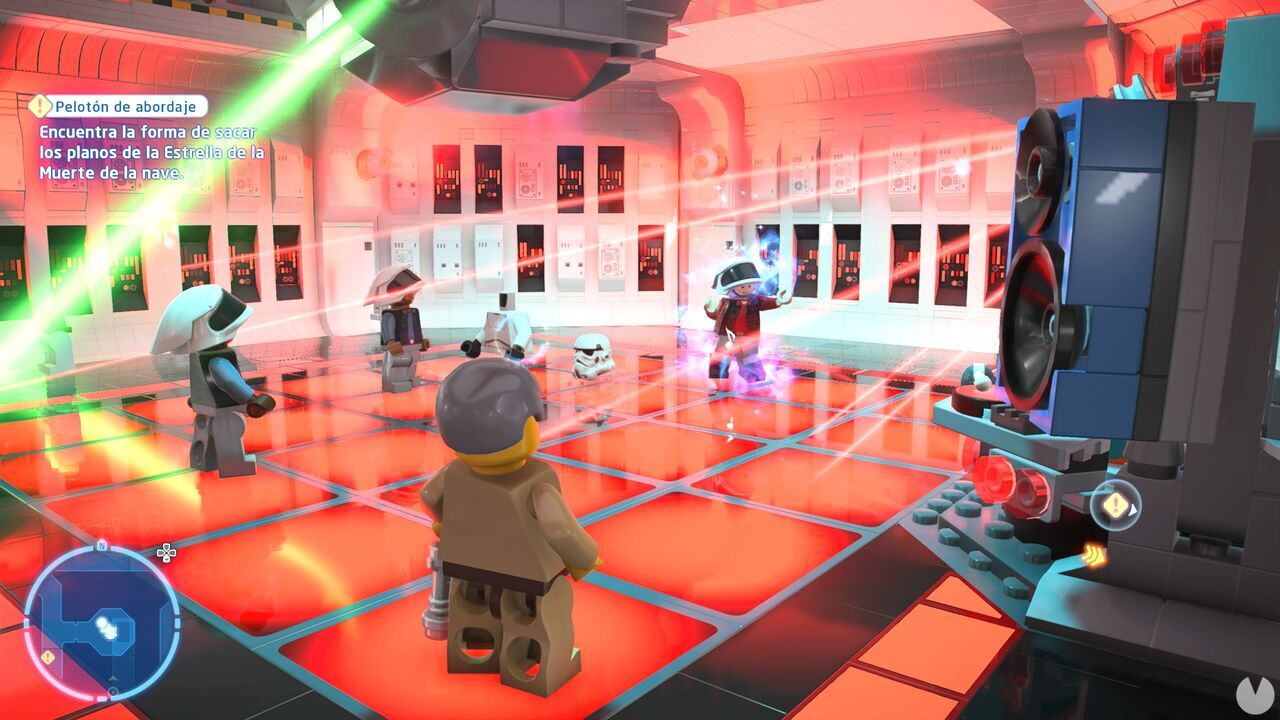Image resolution: width=1280 pixels, height=720 pixels.
Task: Select the glowing exclamation objective bubble near the speaker
Action: 1114,504
